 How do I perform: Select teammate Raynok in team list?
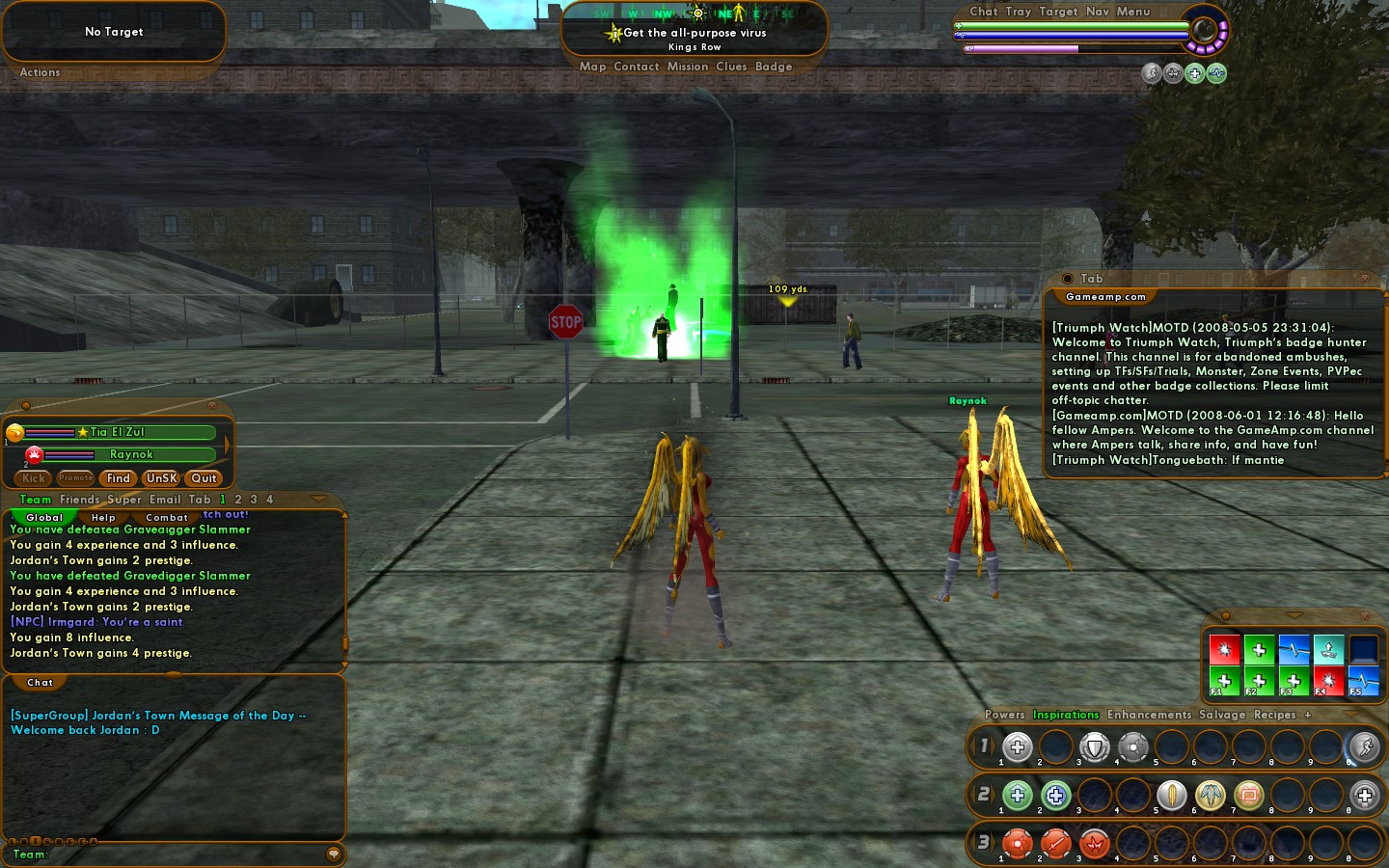[x=131, y=454]
